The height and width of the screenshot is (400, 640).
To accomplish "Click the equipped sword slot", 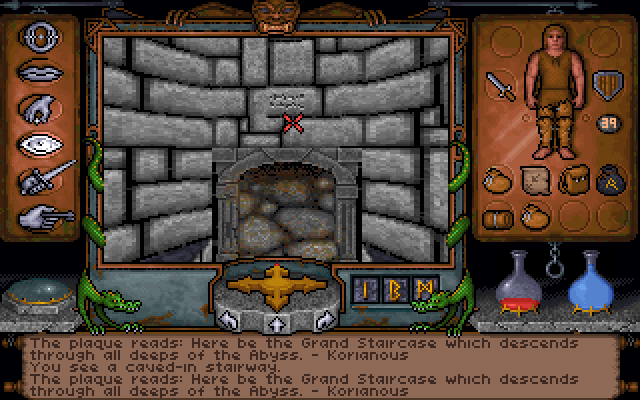I will (x=501, y=86).
